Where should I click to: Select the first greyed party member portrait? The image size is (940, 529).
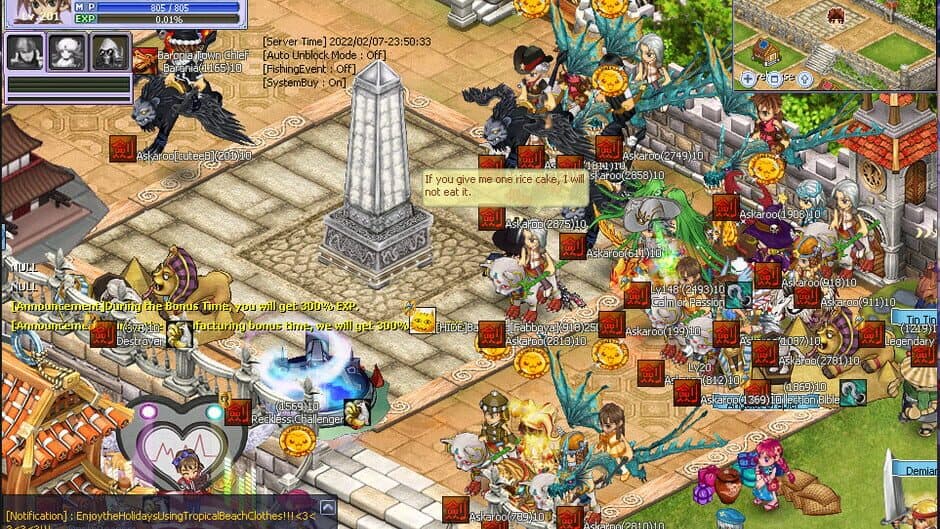click(x=24, y=52)
